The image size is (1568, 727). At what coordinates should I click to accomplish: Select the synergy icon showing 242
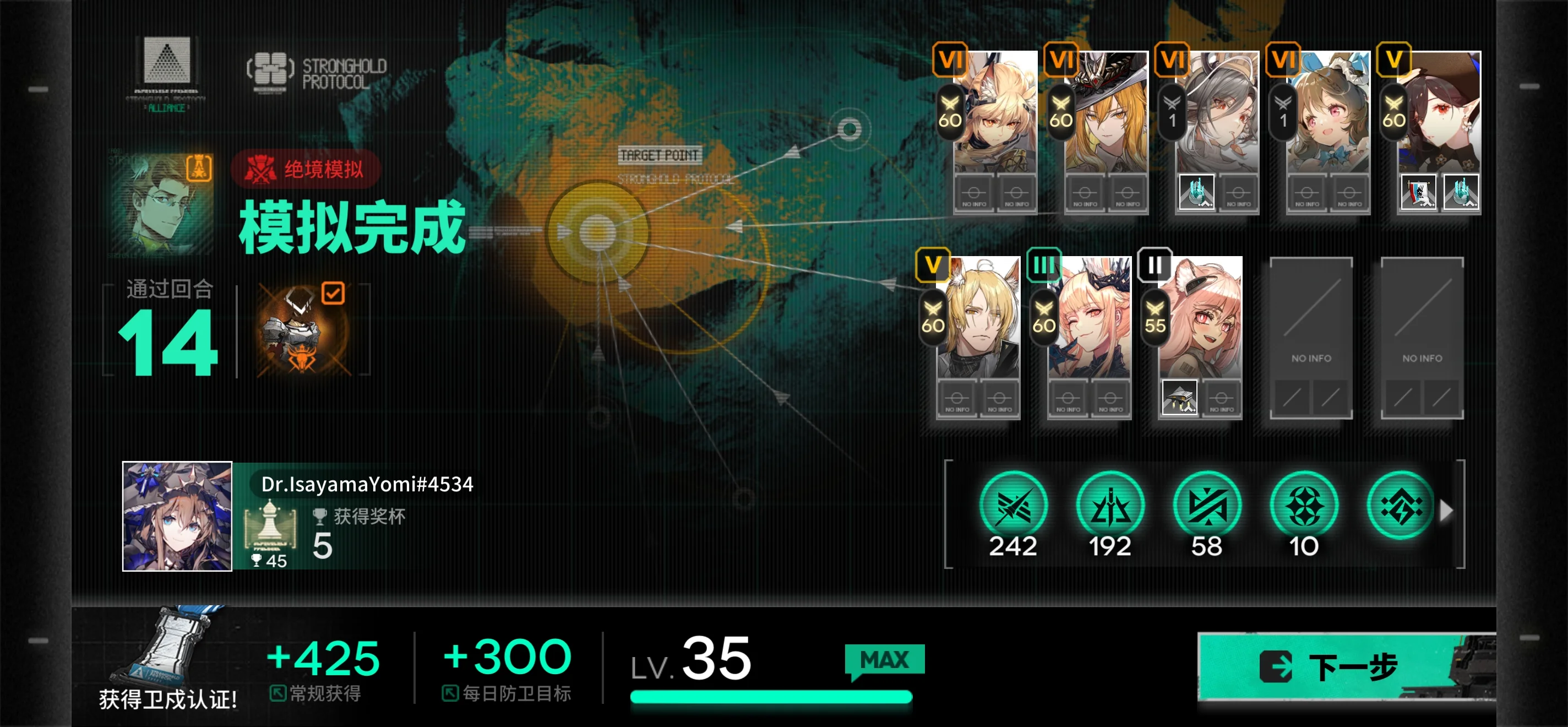(1013, 507)
